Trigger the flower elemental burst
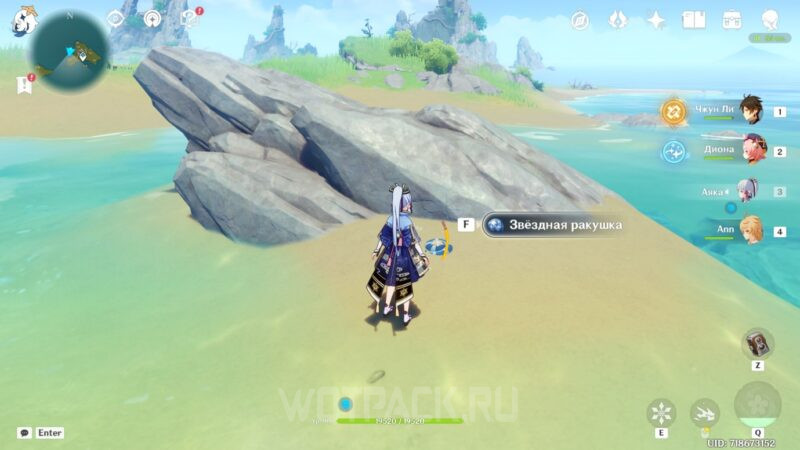Image resolution: width=800 pixels, height=450 pixels. click(757, 405)
